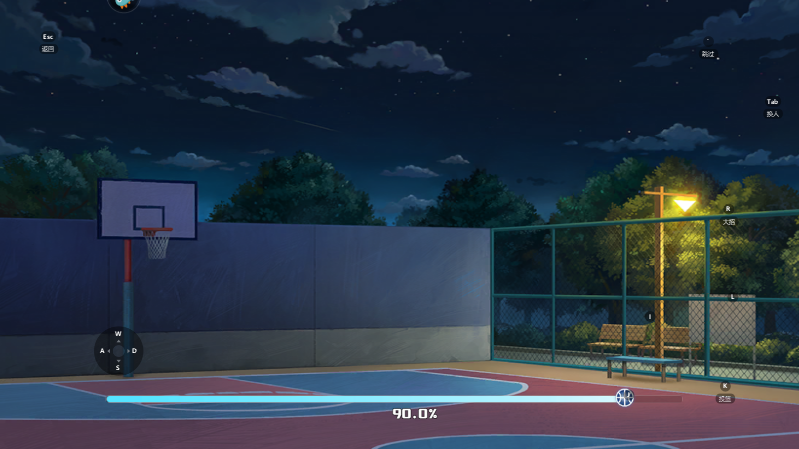The width and height of the screenshot is (799, 449).
Task: Open the floating bird icon menu
Action: tap(123, 3)
